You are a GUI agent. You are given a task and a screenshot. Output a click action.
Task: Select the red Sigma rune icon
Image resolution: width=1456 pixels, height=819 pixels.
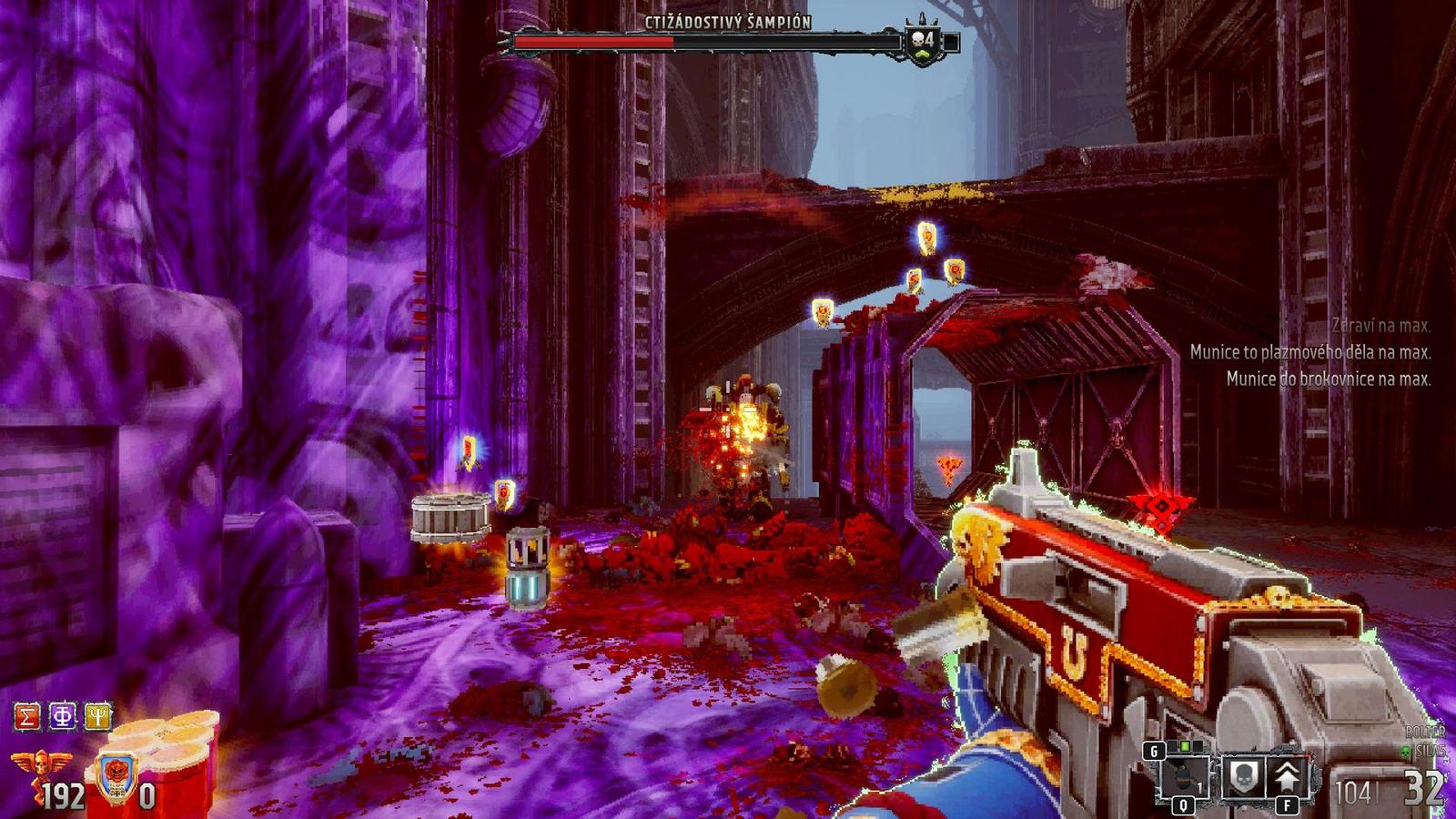[x=26, y=715]
